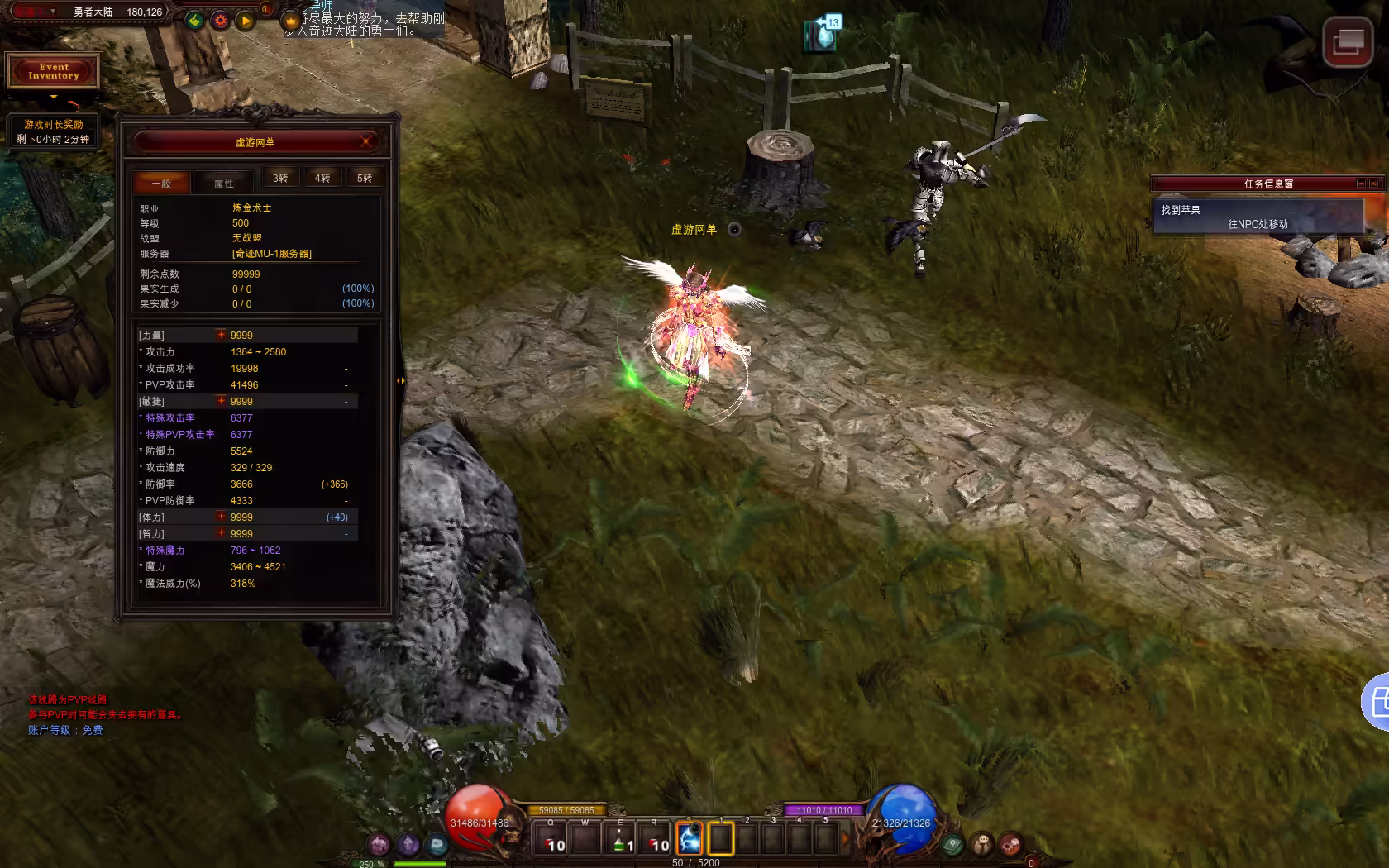Add a point to 力量 stat
This screenshot has width=1389, height=868.
point(221,335)
